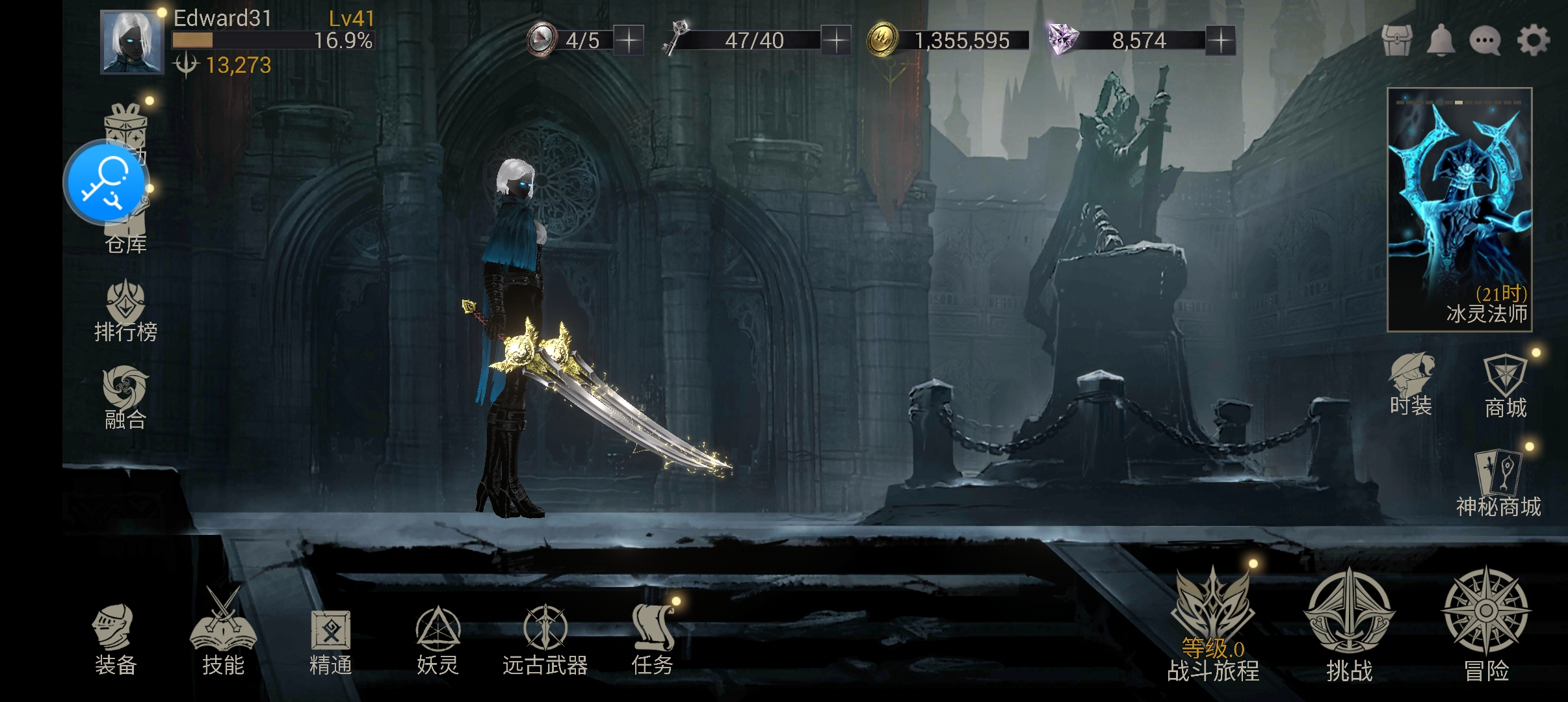This screenshot has width=1568, height=702.
Task: Open the gear settings menu
Action: [1534, 40]
